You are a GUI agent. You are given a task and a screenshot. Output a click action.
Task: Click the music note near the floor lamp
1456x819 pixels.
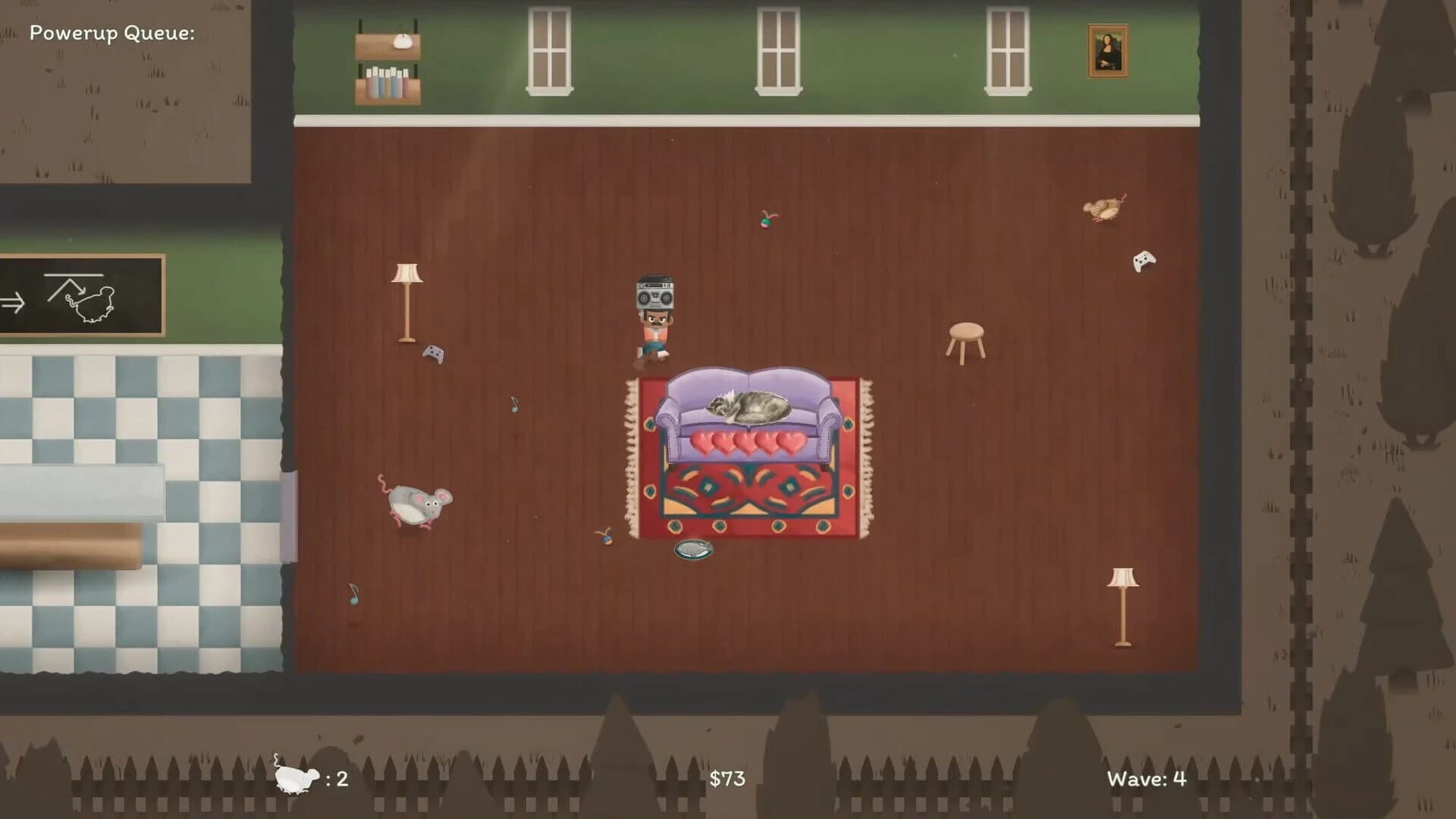click(x=513, y=403)
